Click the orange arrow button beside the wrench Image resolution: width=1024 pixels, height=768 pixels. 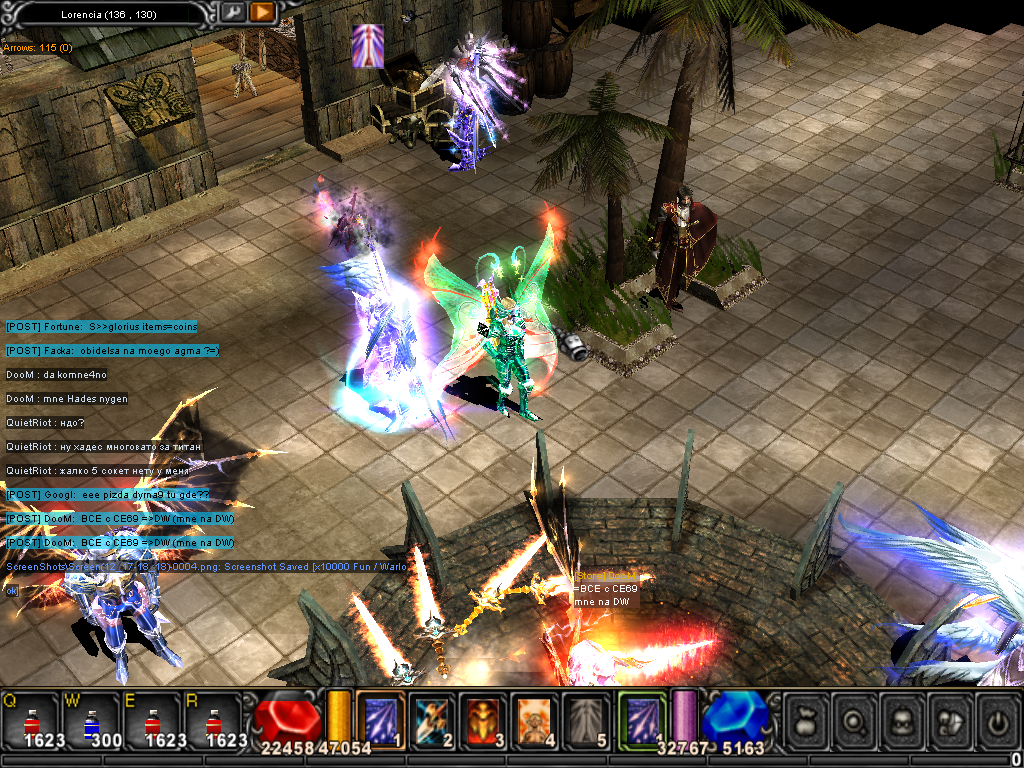263,12
